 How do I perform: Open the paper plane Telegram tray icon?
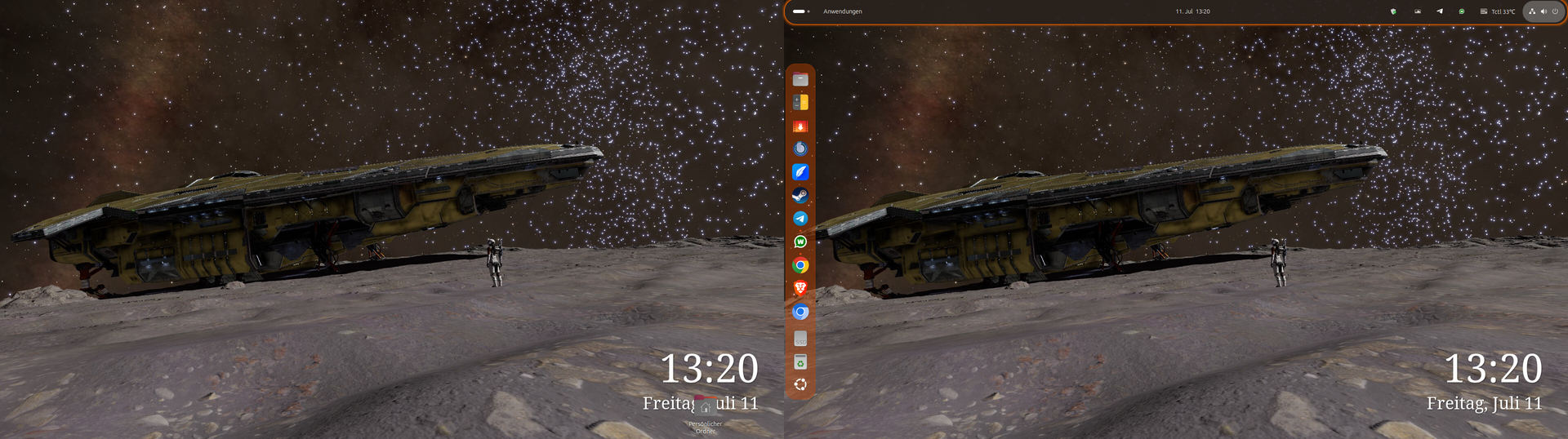tap(1439, 11)
